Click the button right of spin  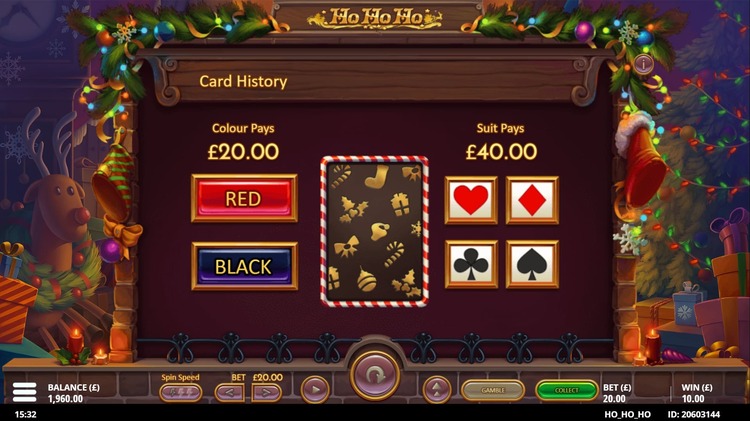point(437,389)
